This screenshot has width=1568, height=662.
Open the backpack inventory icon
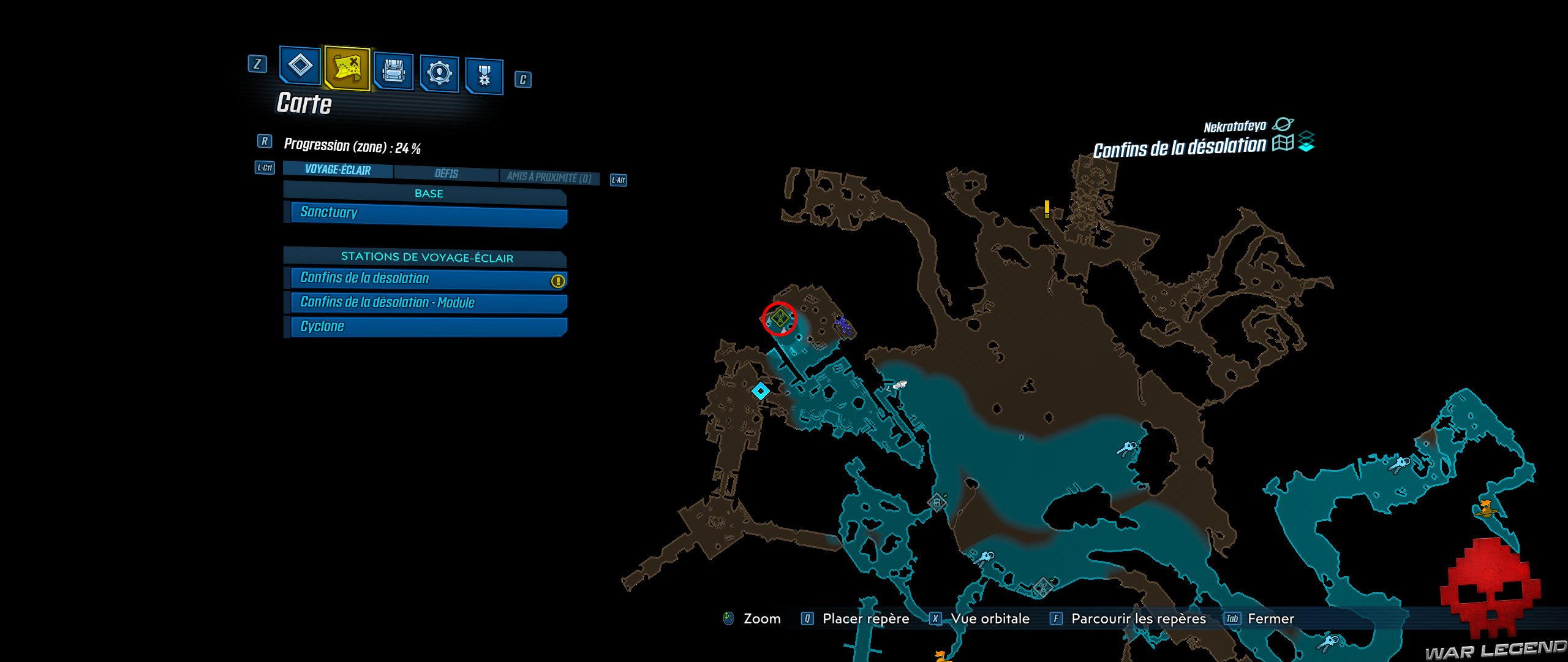click(393, 72)
